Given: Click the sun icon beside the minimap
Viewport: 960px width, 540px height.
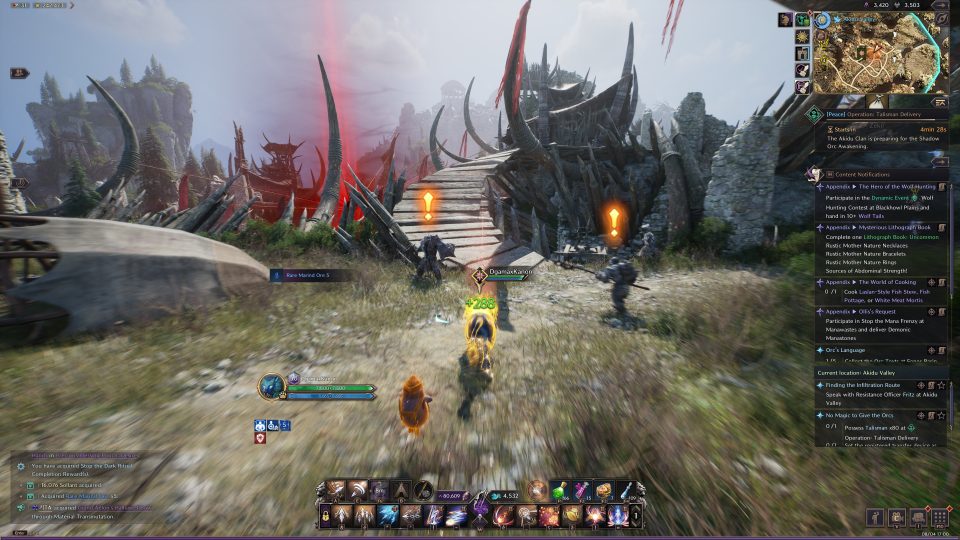Looking at the screenshot, I should (802, 36).
